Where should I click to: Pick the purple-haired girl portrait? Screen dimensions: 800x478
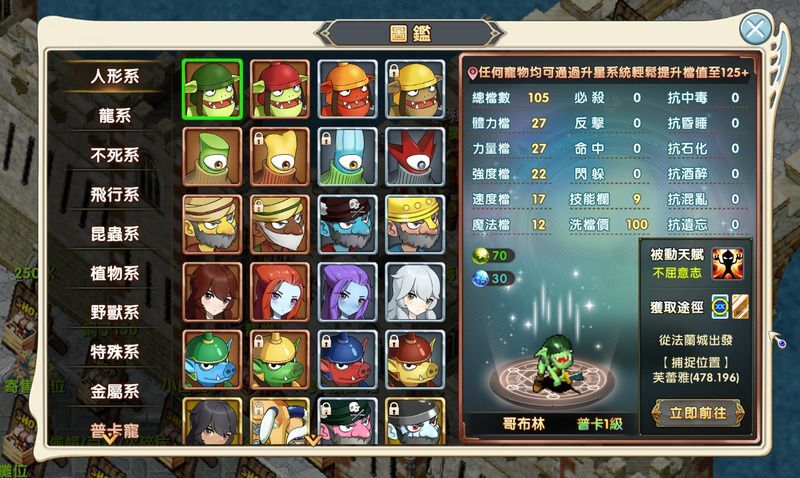tap(347, 291)
